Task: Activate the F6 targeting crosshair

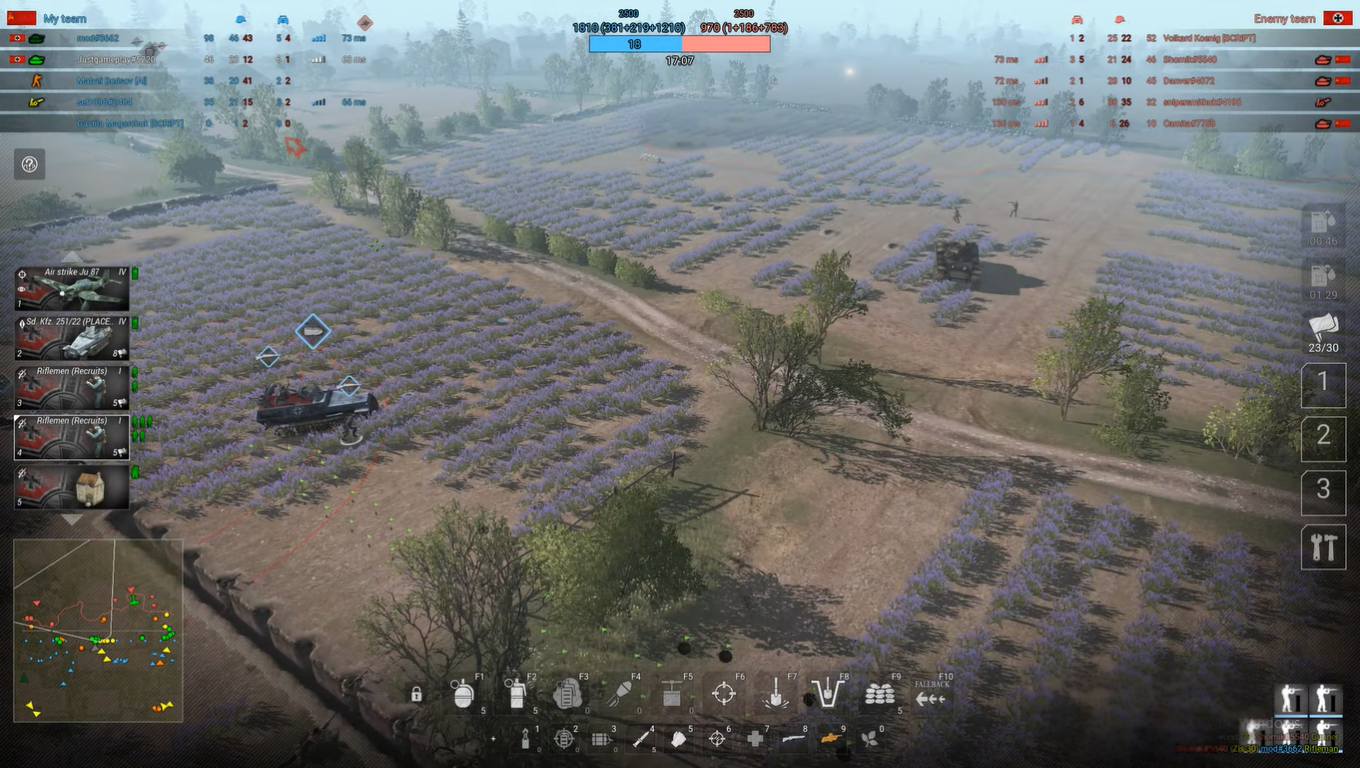Action: tap(723, 694)
